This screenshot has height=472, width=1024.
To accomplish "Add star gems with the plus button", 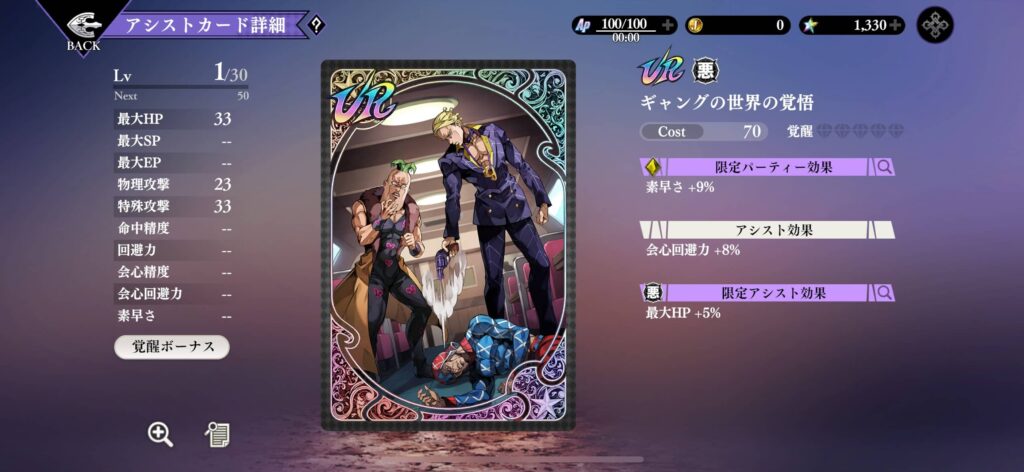I will pos(895,25).
